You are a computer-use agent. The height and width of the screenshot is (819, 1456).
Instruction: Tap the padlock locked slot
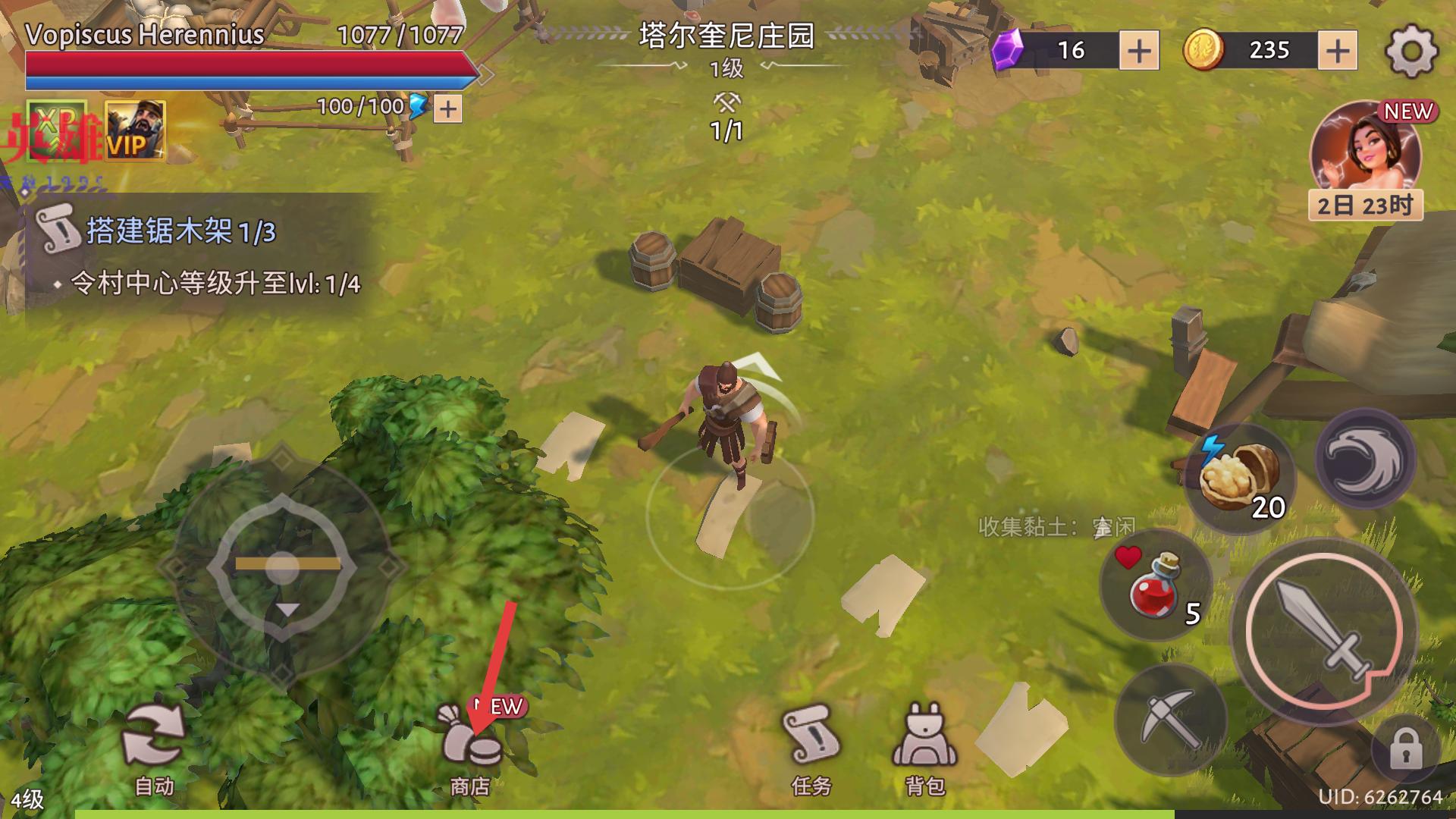point(1405,749)
